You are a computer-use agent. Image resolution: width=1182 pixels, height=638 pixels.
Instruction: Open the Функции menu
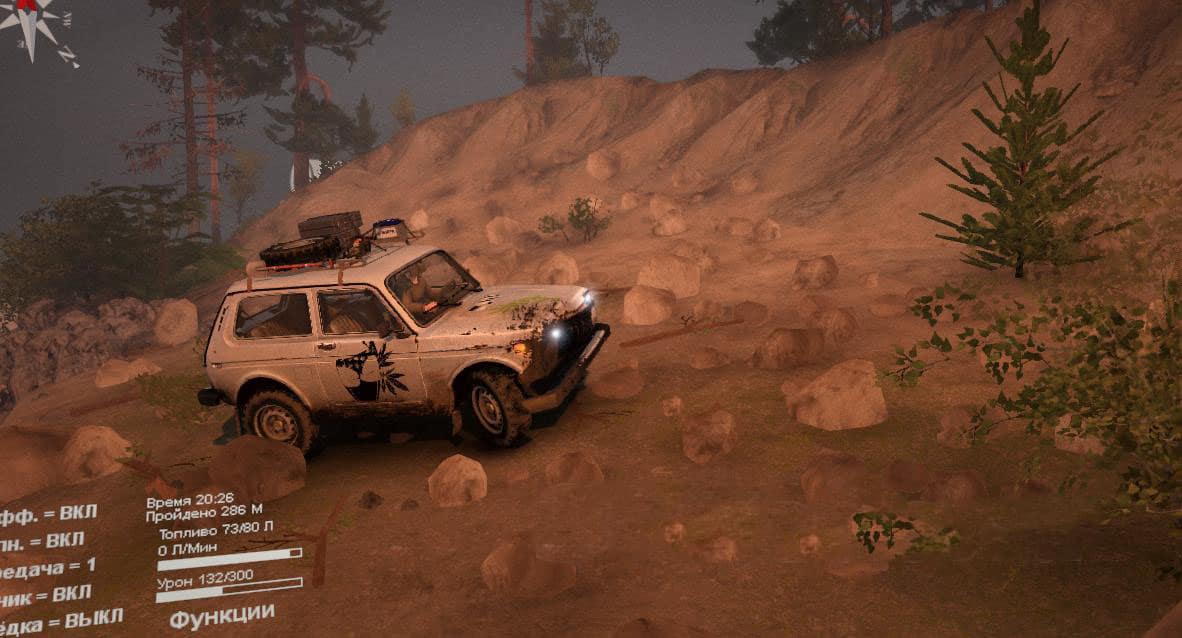pos(221,615)
